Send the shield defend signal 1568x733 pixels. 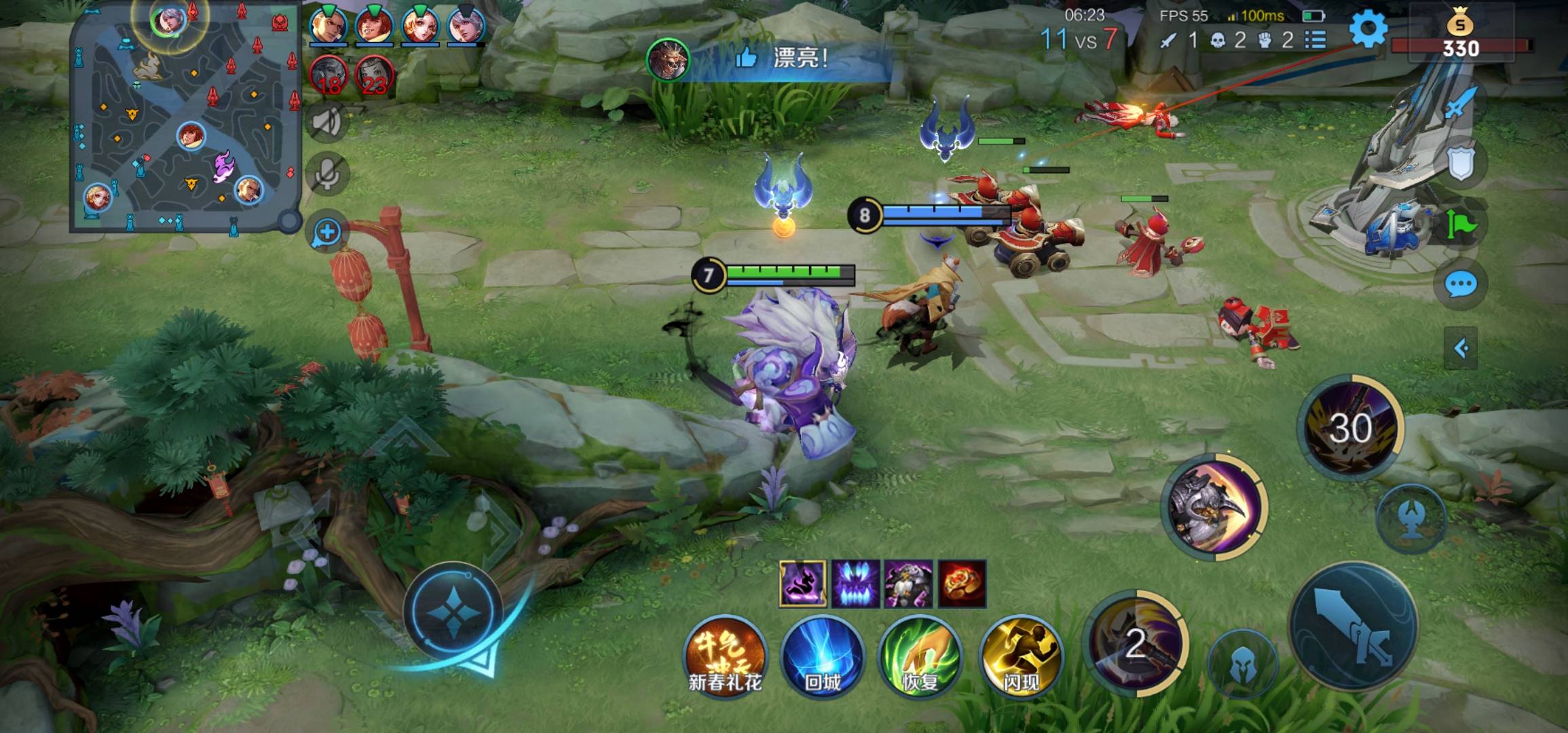[1460, 163]
